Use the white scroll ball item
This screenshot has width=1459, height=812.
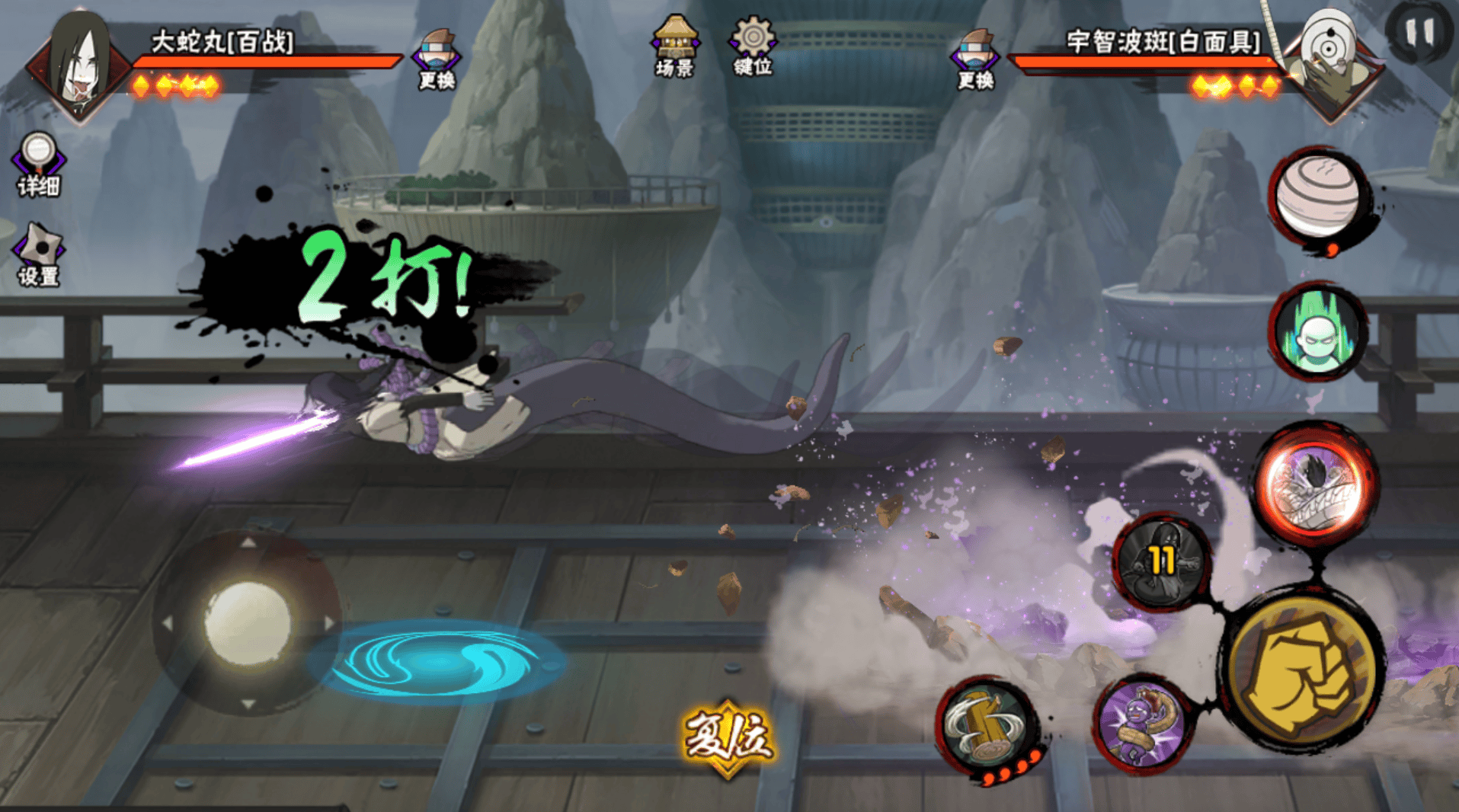coord(1318,197)
